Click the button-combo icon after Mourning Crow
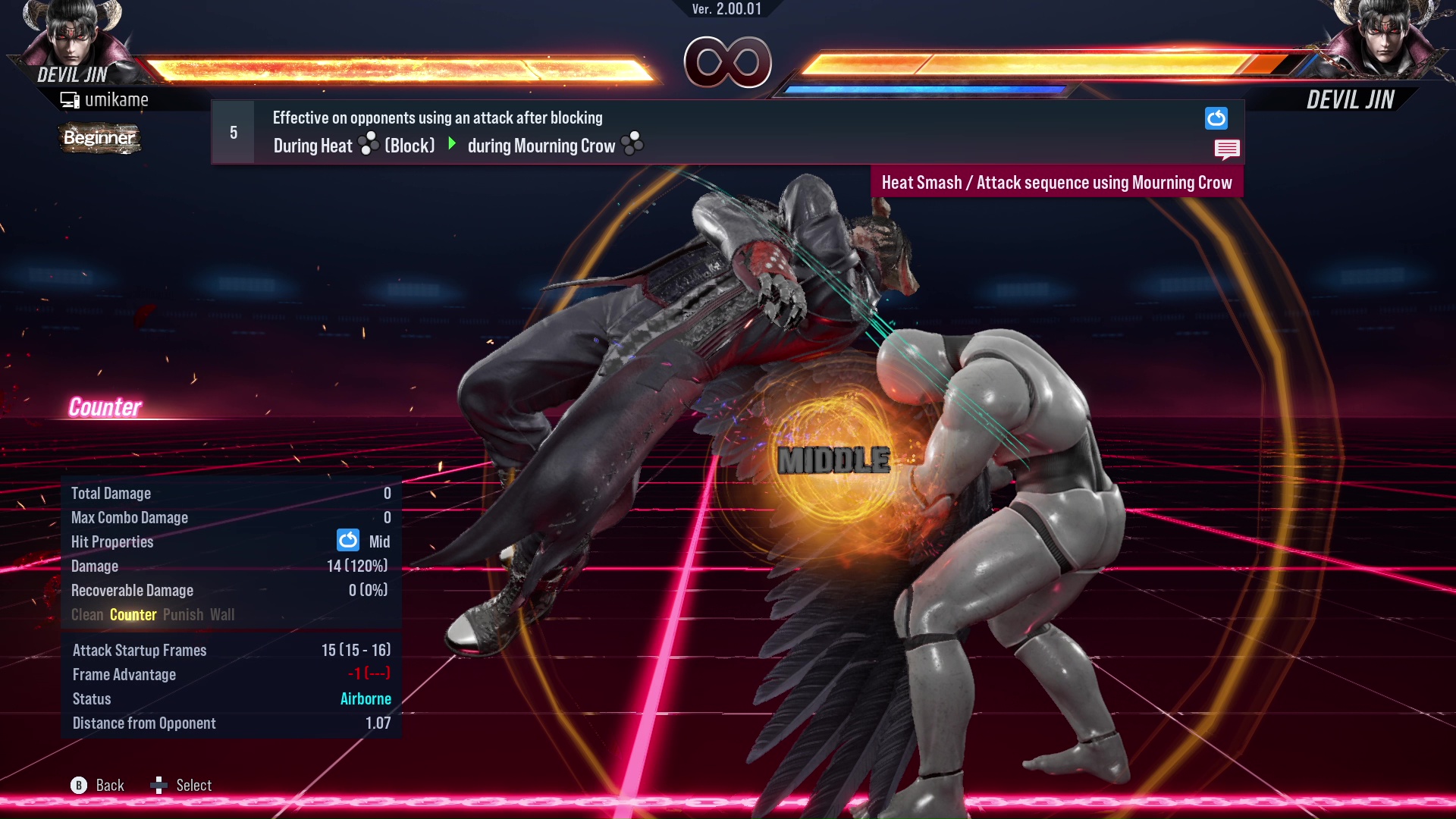The width and height of the screenshot is (1456, 819). pyautogui.click(x=630, y=144)
